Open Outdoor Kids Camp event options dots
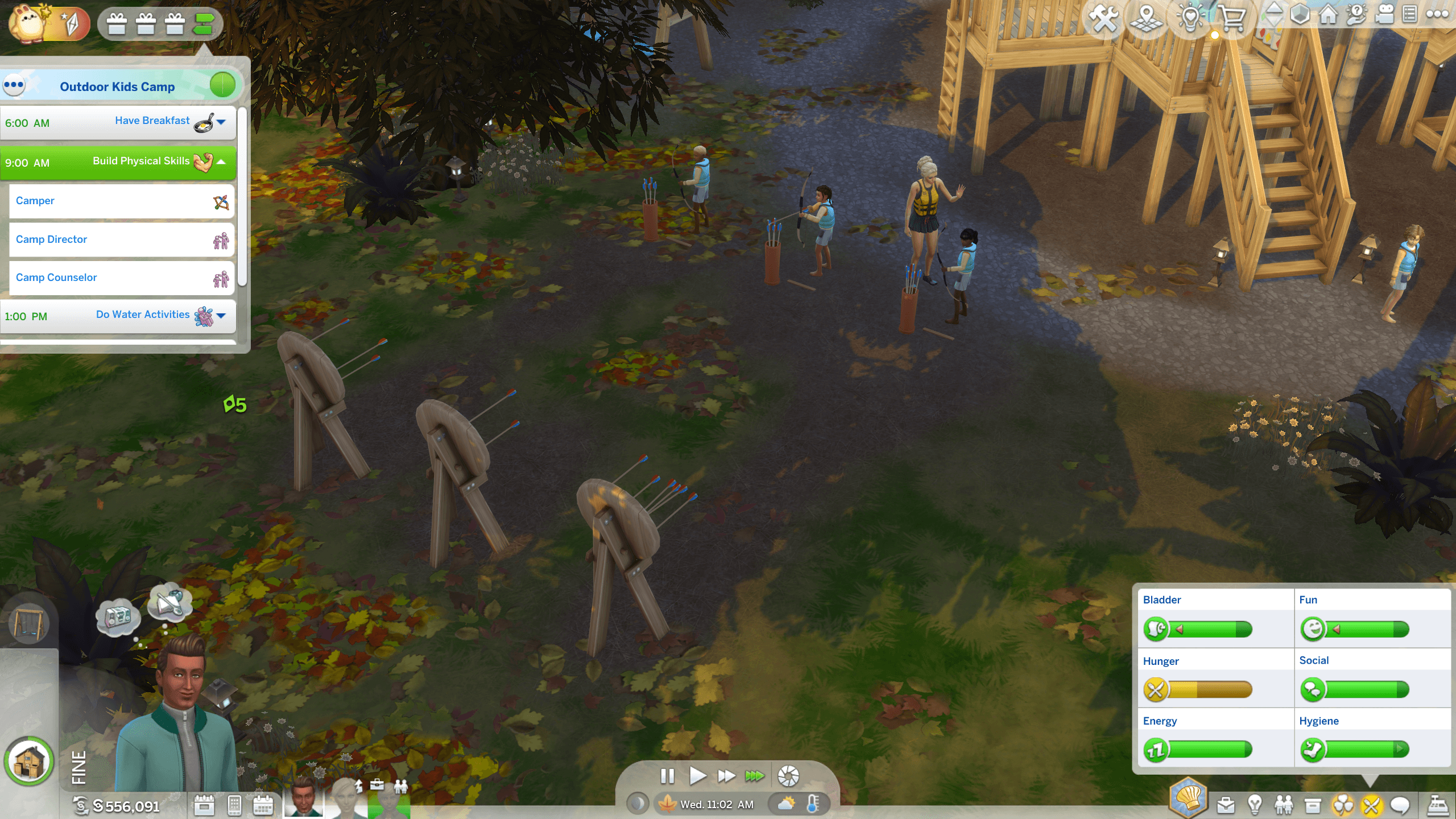This screenshot has width=1456, height=819. pos(14,86)
